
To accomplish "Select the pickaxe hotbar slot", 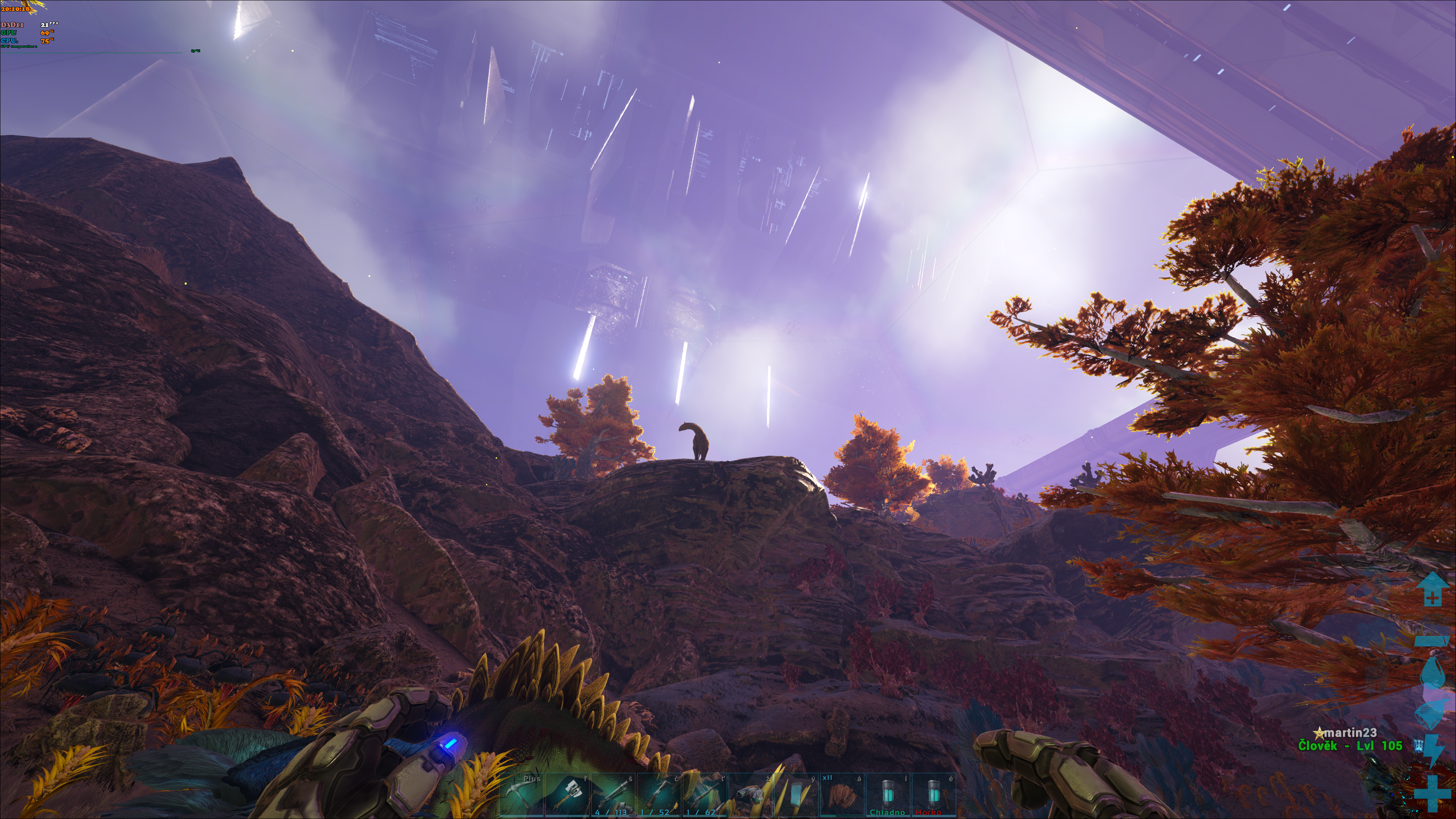I will [522, 795].
